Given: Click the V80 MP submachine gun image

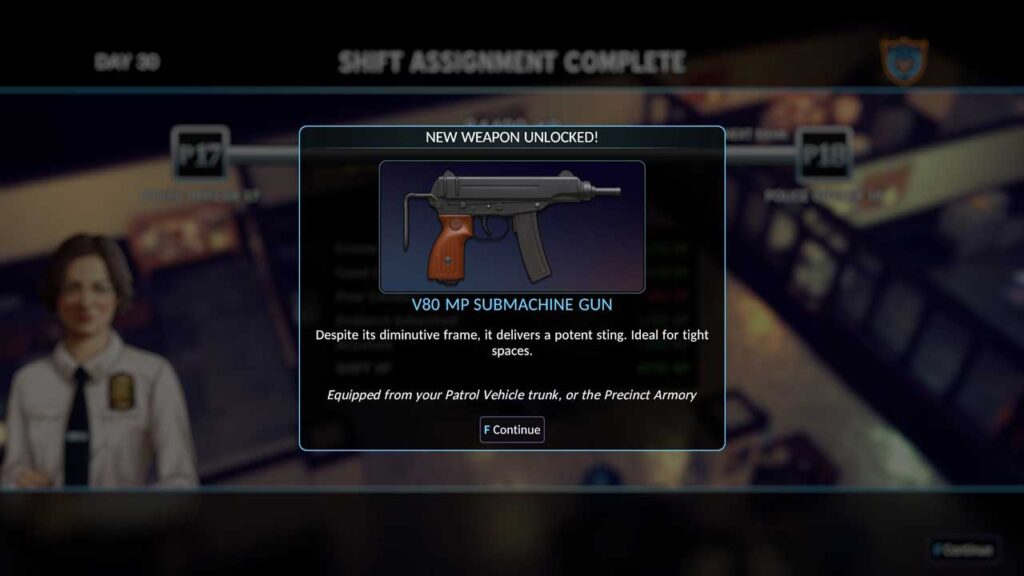Looking at the screenshot, I should pos(511,226).
